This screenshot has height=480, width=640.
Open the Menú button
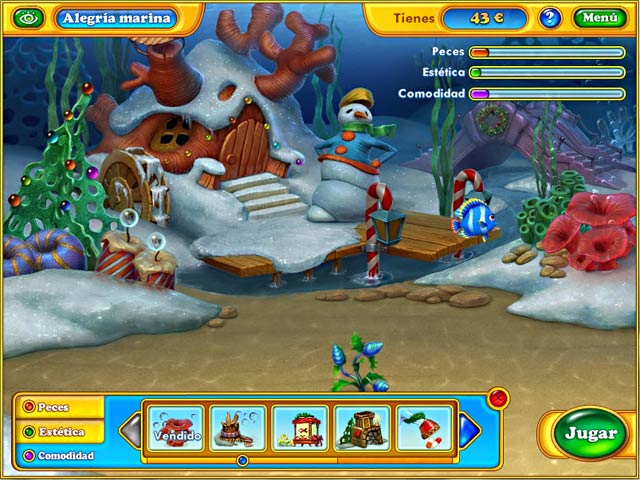[599, 17]
